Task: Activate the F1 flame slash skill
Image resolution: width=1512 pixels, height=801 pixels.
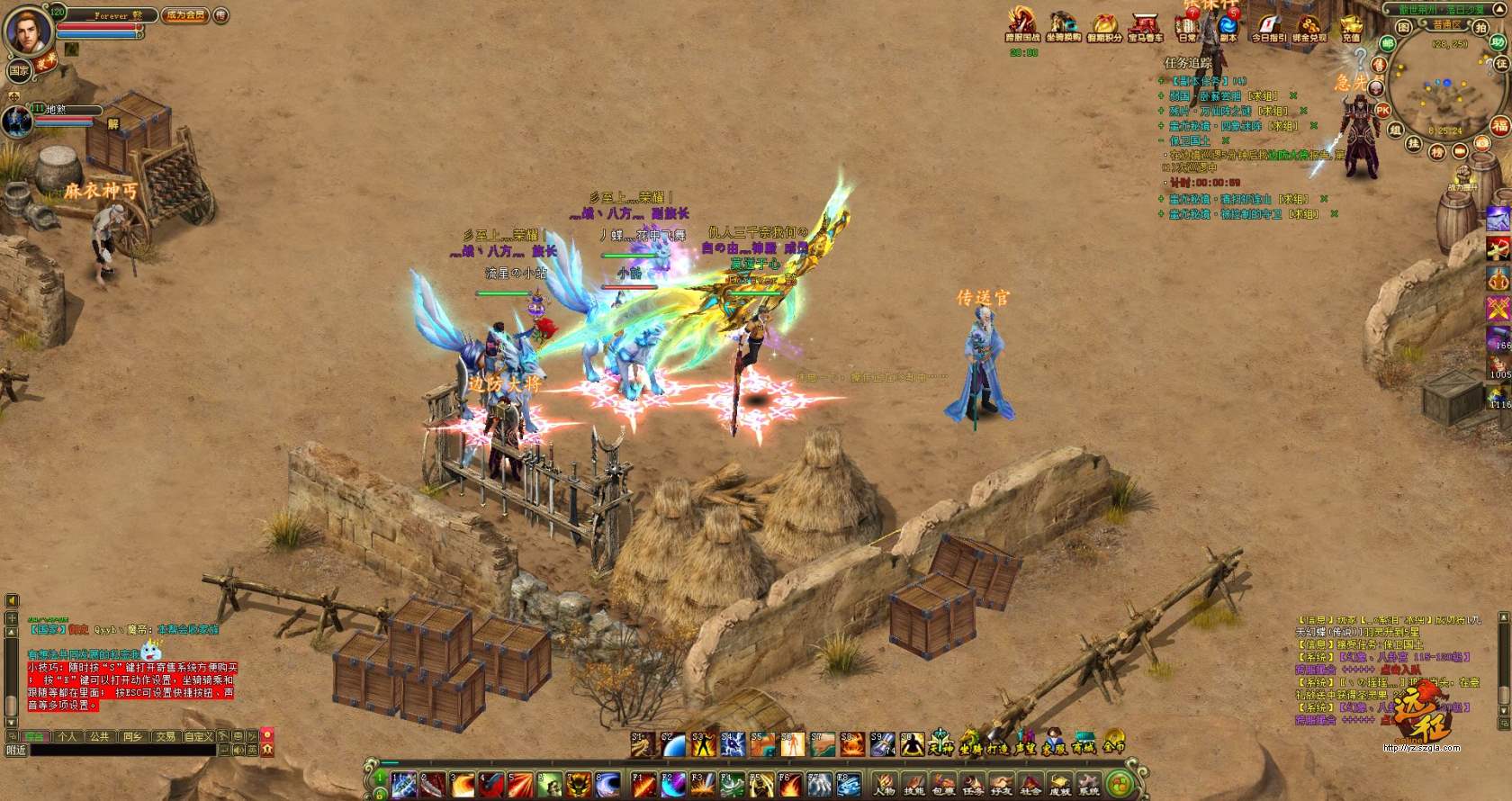Action: coord(643,784)
